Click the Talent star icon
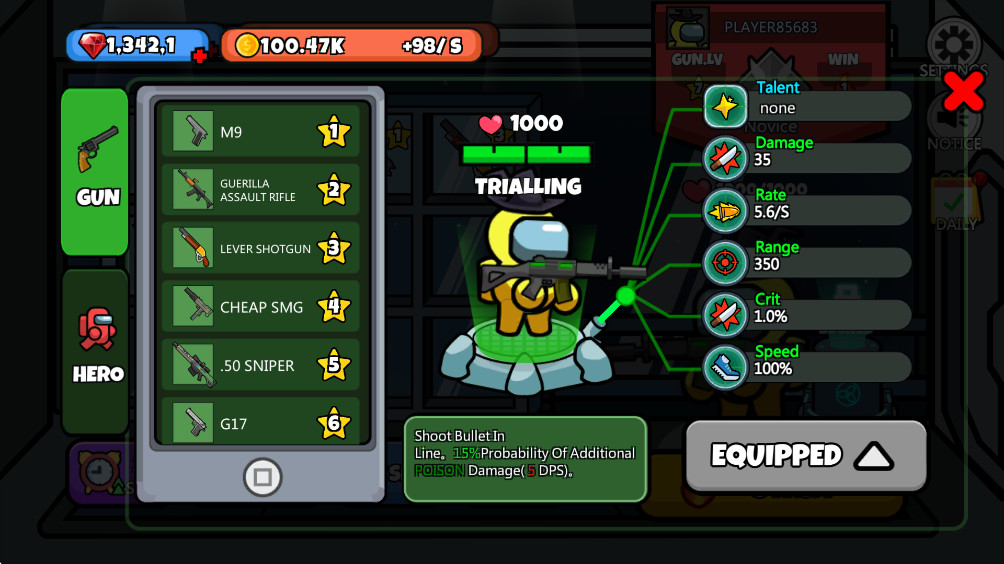Viewport: 1004px width, 564px height. click(725, 106)
